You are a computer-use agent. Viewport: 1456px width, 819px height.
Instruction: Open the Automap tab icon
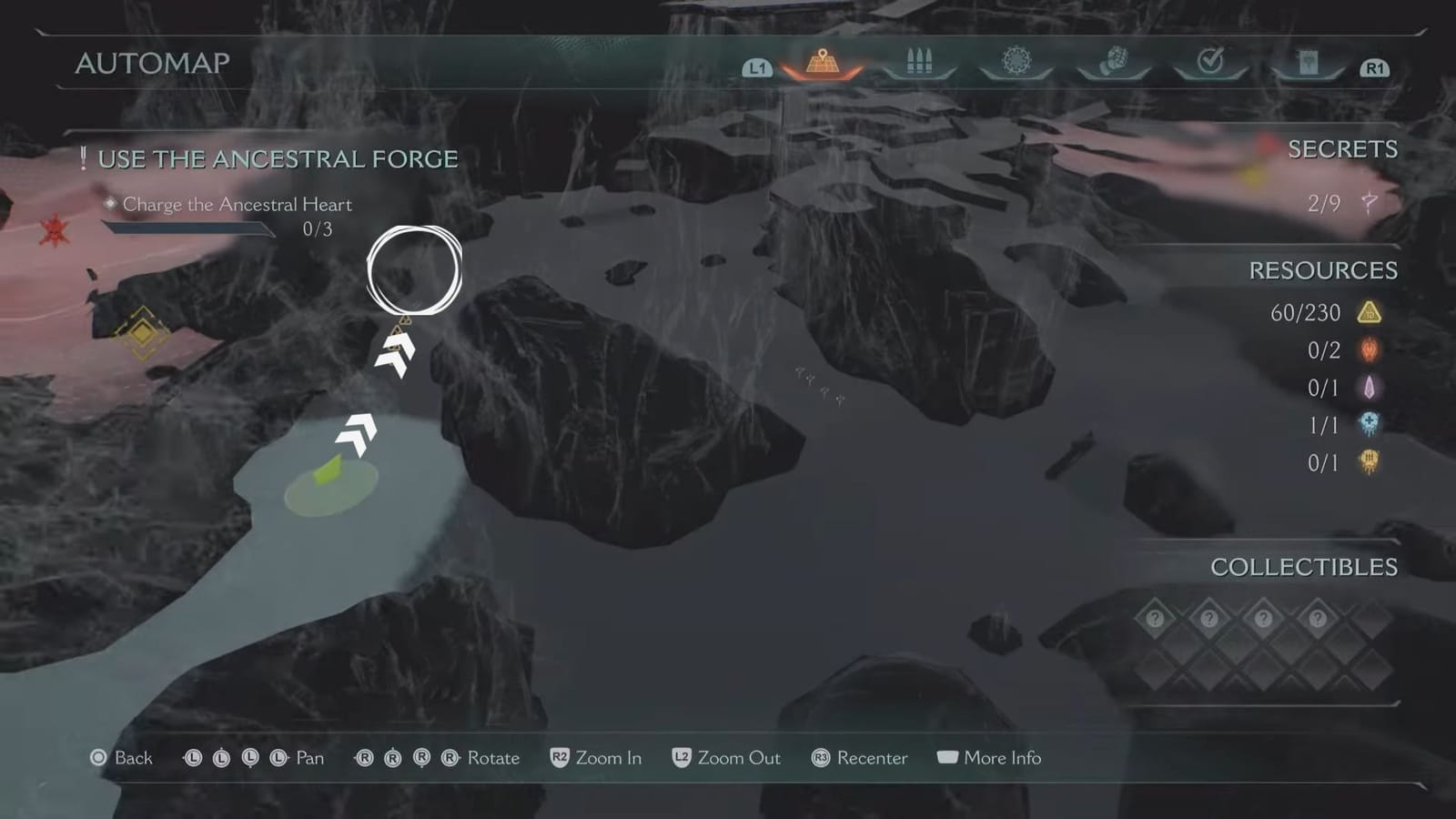[x=822, y=62]
